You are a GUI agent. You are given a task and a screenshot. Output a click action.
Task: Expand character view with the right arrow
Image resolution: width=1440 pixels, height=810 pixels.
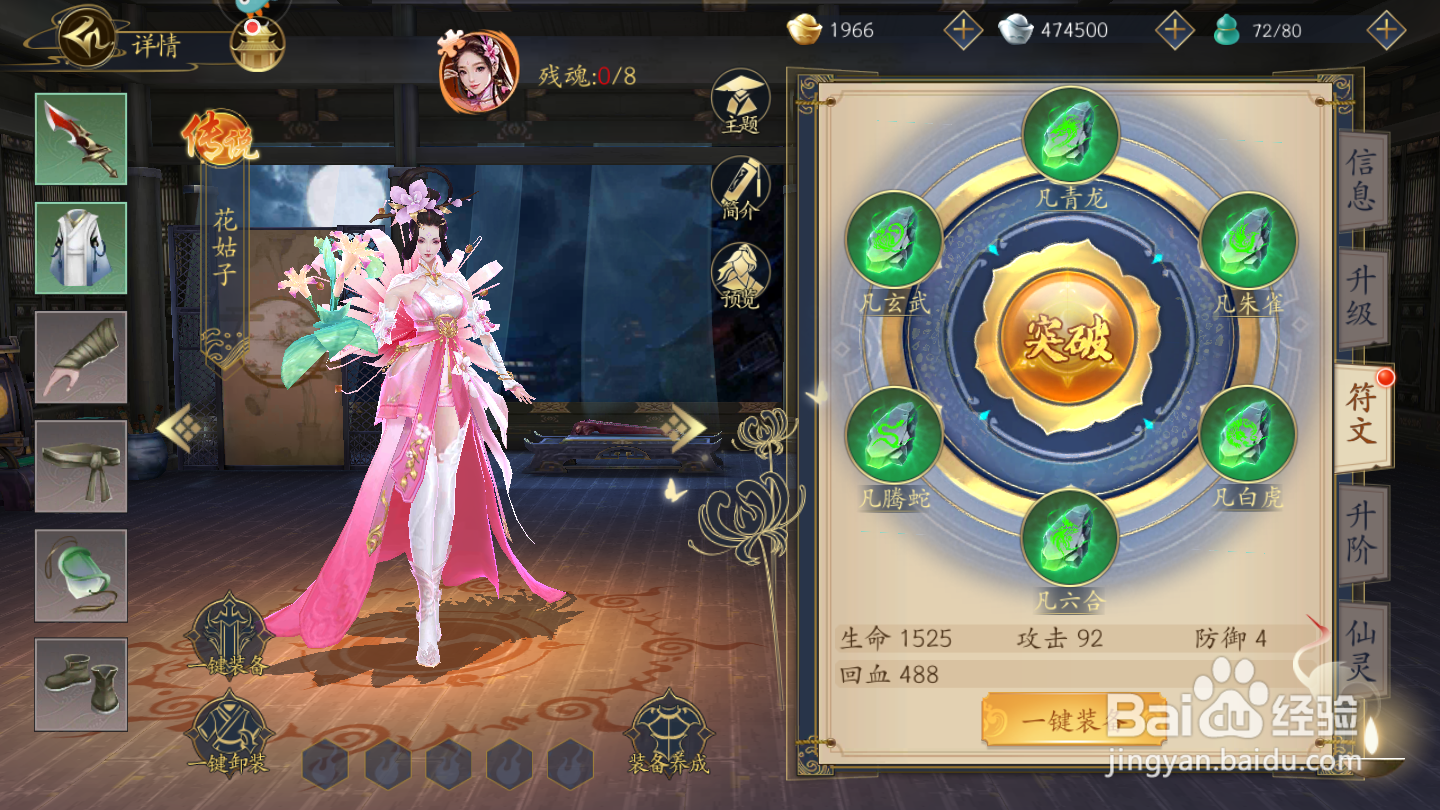coord(686,425)
